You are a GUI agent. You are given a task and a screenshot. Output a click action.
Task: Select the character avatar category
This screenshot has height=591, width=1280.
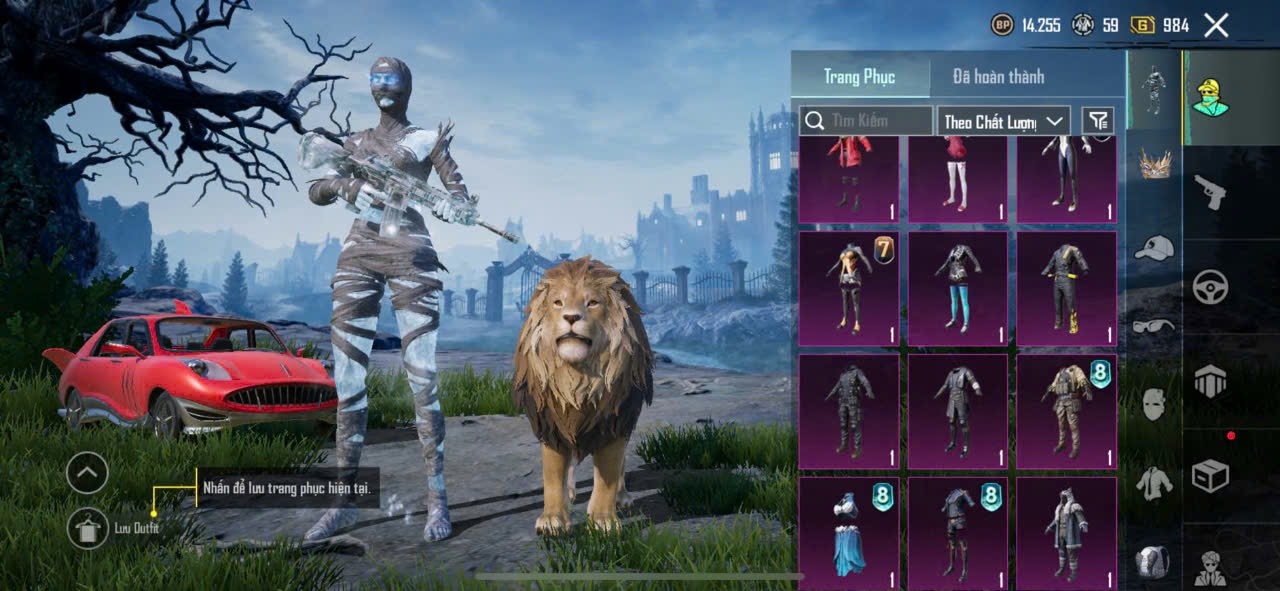[1210, 97]
